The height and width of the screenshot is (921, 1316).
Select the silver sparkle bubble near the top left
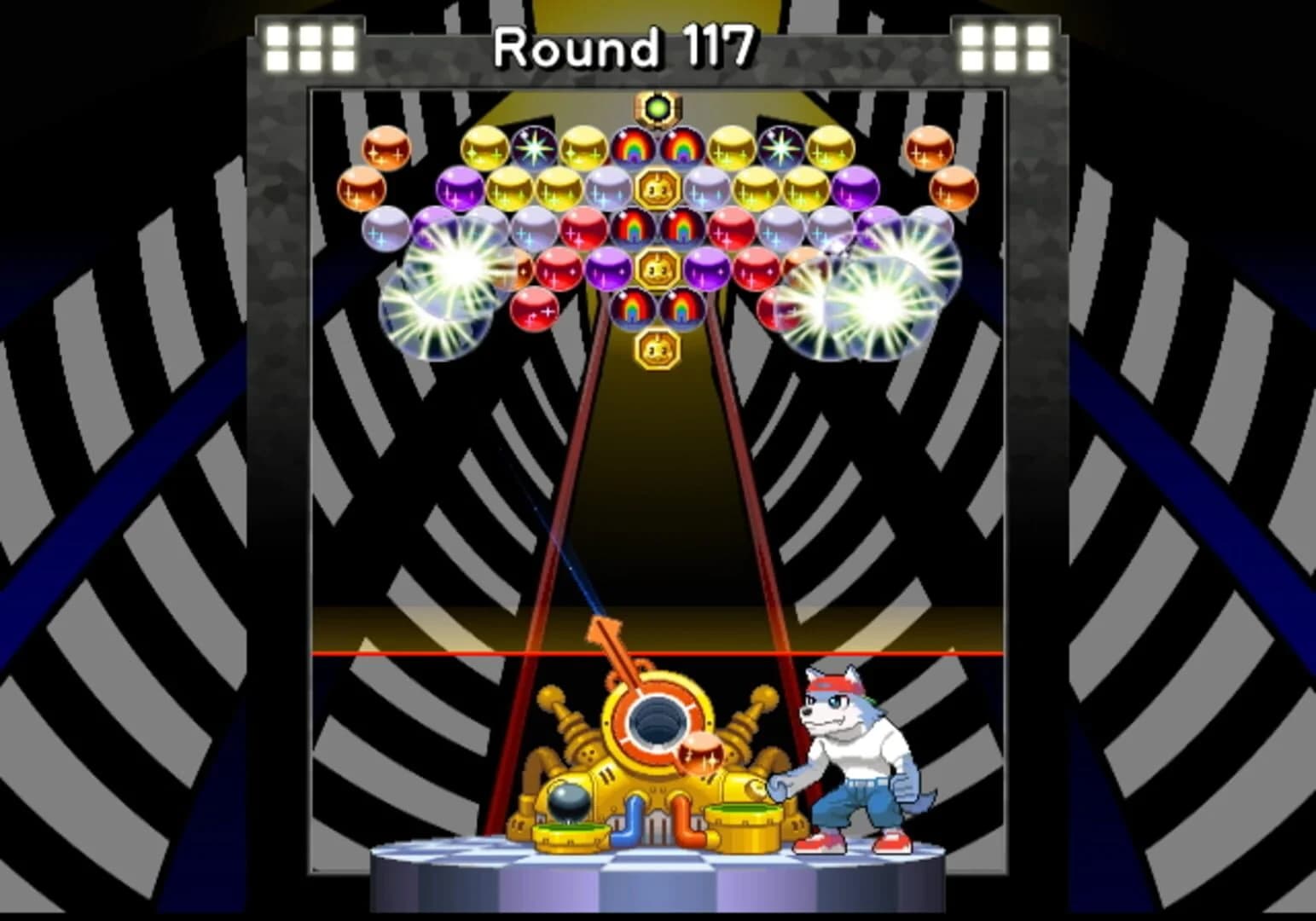coord(388,230)
